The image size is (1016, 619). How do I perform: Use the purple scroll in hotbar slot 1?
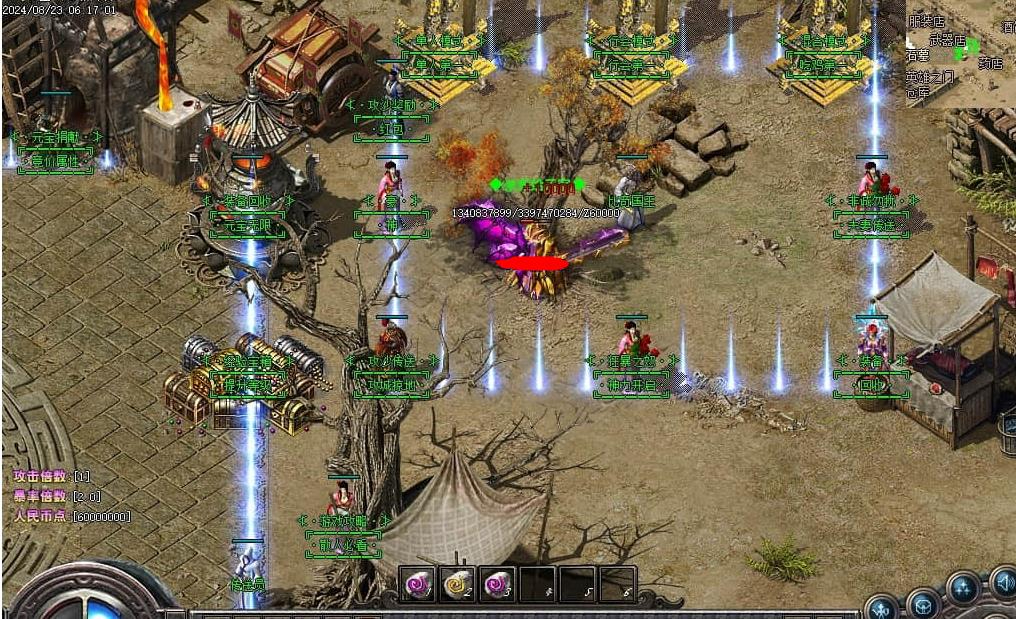(418, 584)
